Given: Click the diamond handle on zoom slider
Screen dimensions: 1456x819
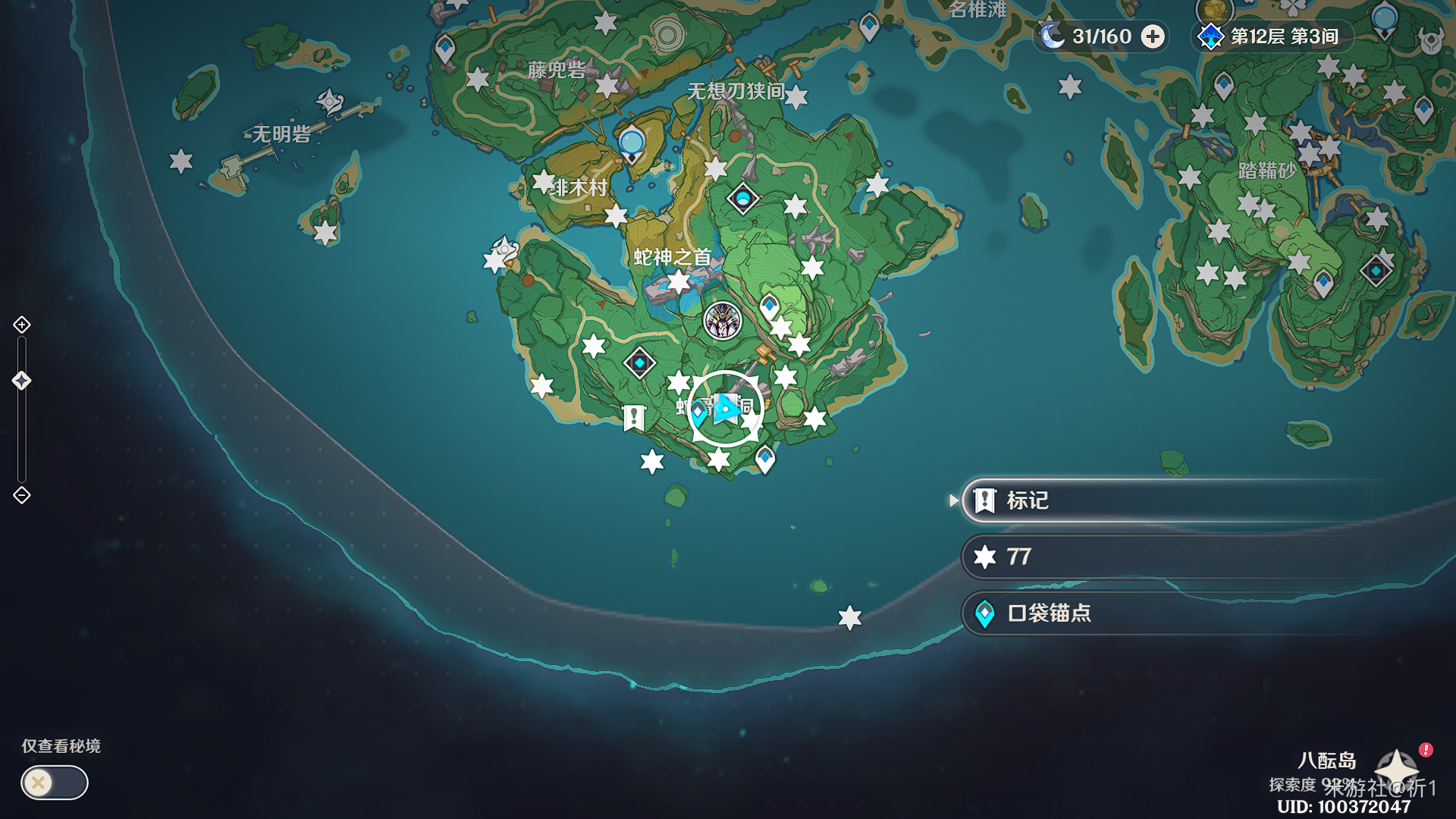Looking at the screenshot, I should click(22, 381).
